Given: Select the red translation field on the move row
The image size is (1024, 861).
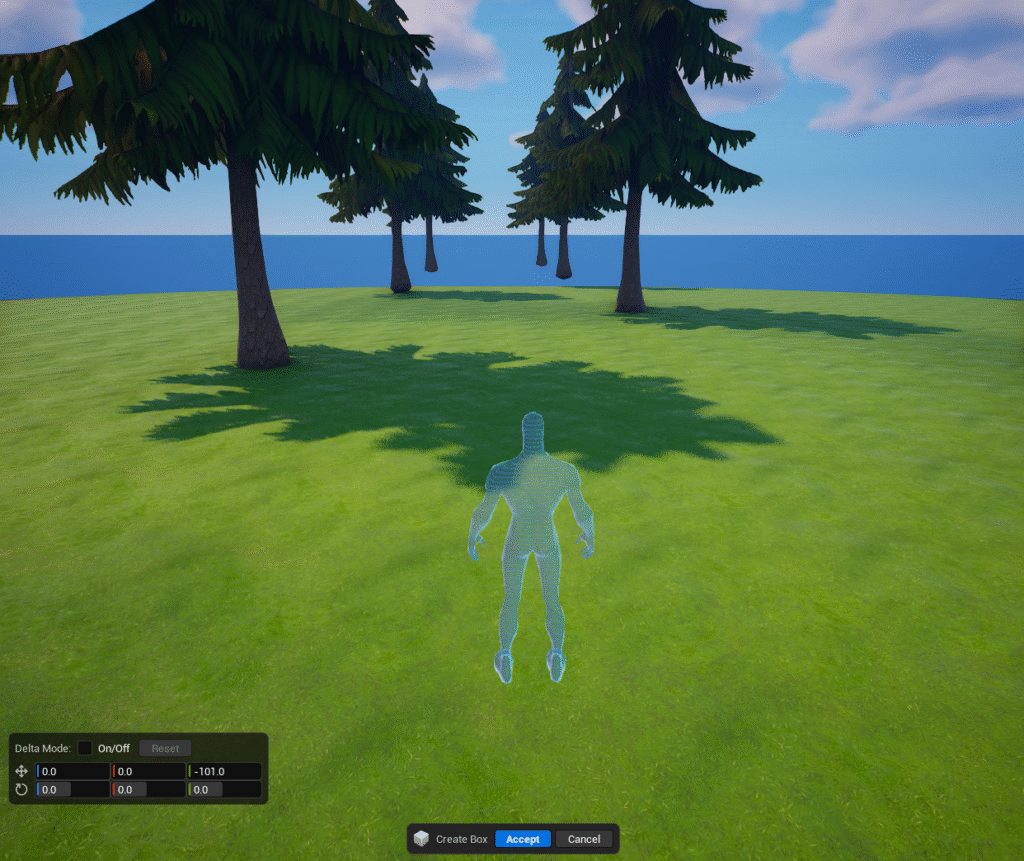Looking at the screenshot, I should pos(149,771).
